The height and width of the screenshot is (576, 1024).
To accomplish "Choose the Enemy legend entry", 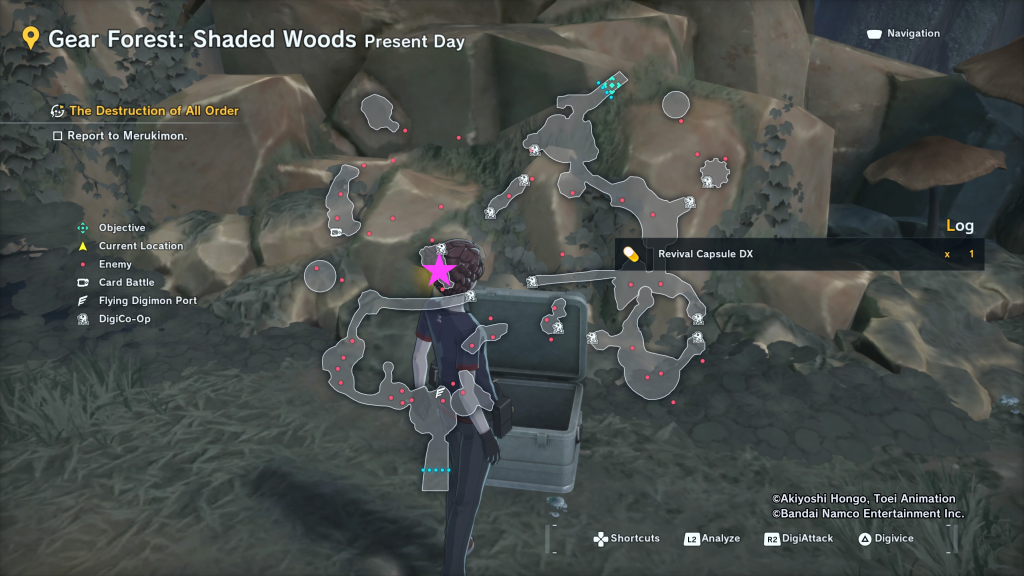I will [x=115, y=264].
